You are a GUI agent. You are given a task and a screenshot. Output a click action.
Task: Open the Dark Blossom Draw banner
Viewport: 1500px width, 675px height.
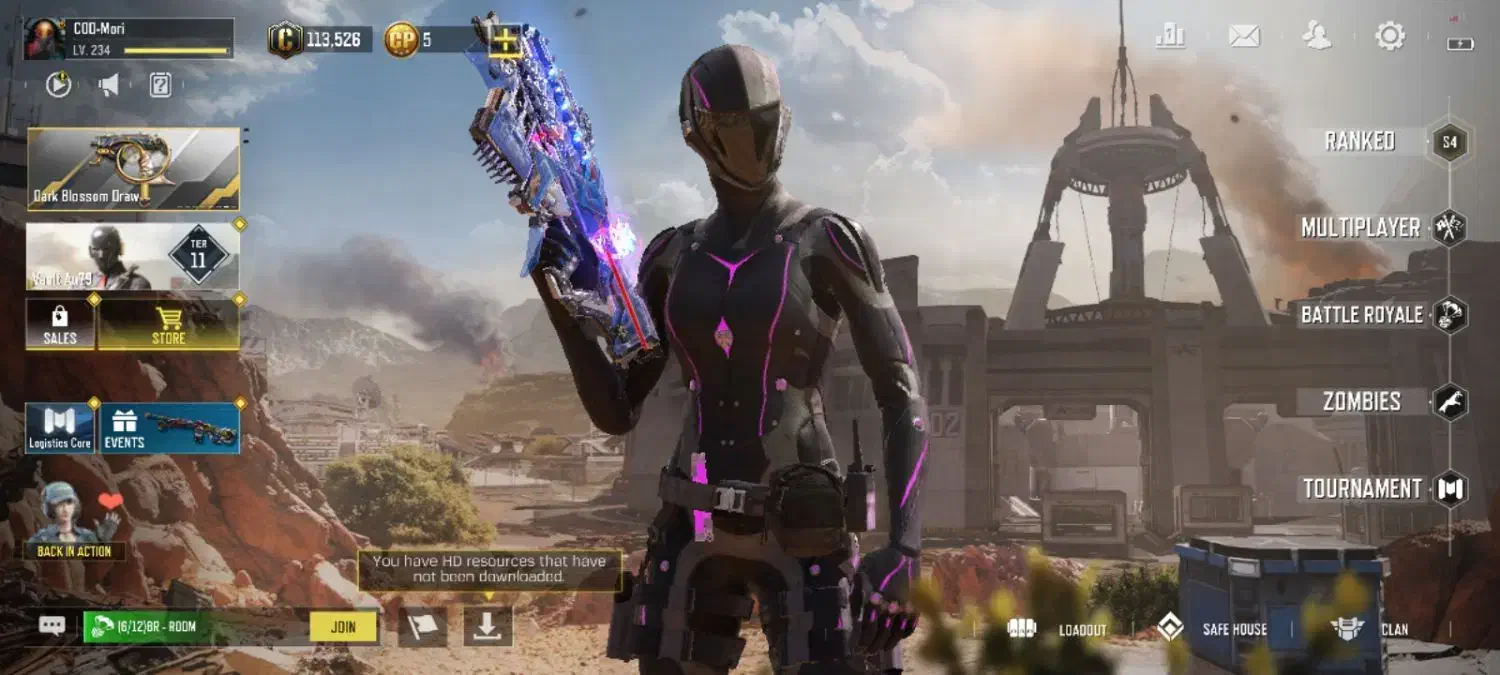pos(133,169)
